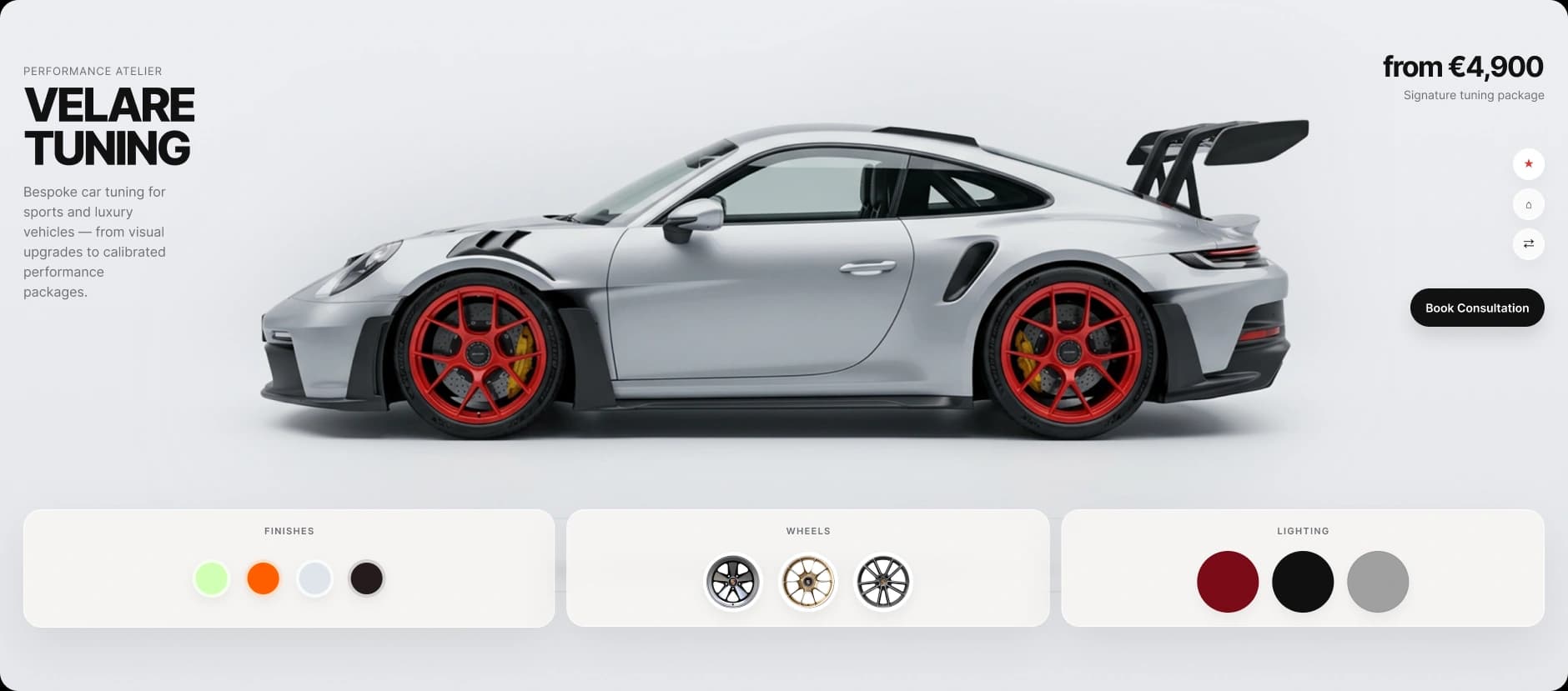Viewport: 1568px width, 691px height.
Task: Click the compare arrows icon
Action: [1529, 243]
